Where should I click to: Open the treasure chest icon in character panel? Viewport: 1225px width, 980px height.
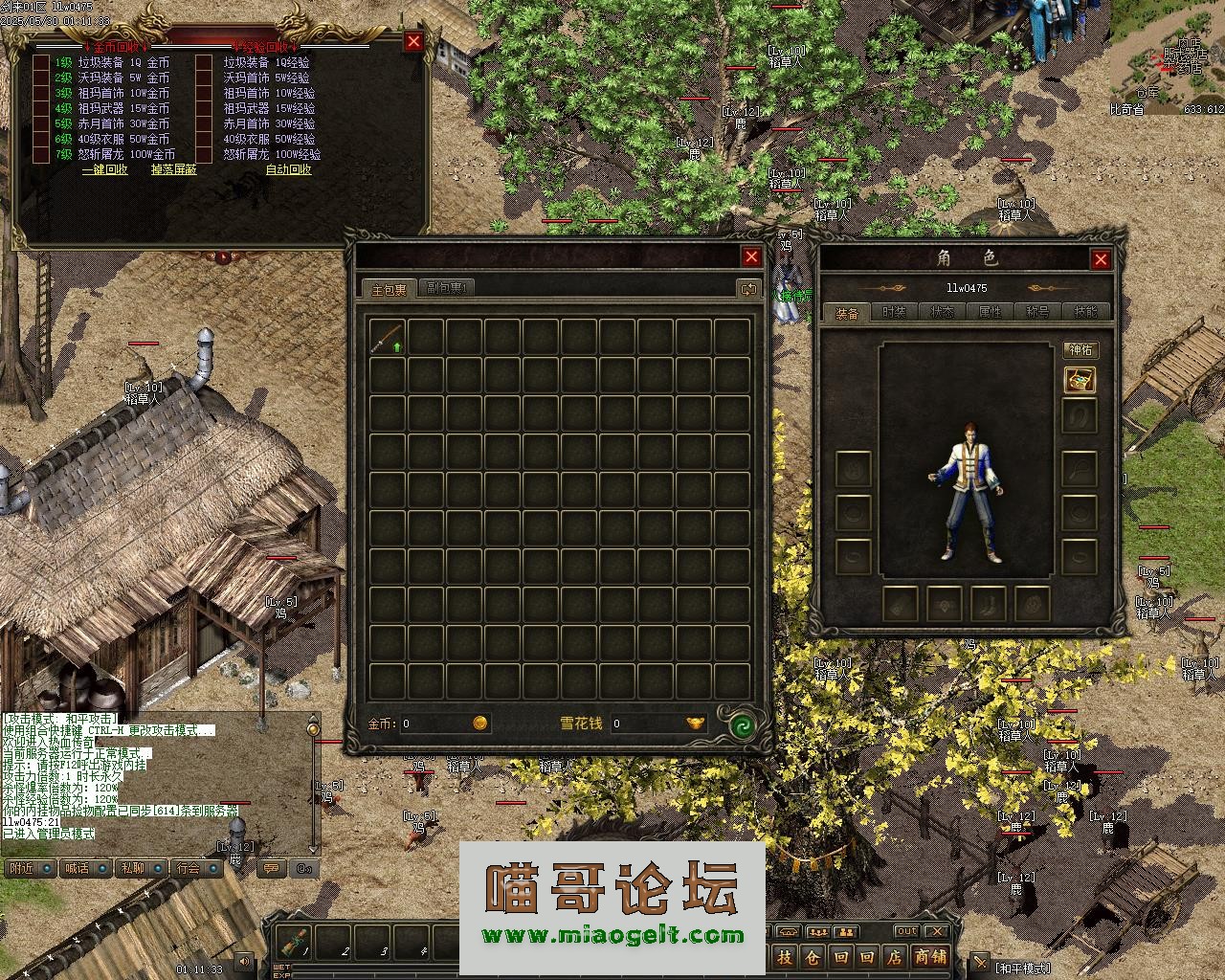coord(1080,380)
